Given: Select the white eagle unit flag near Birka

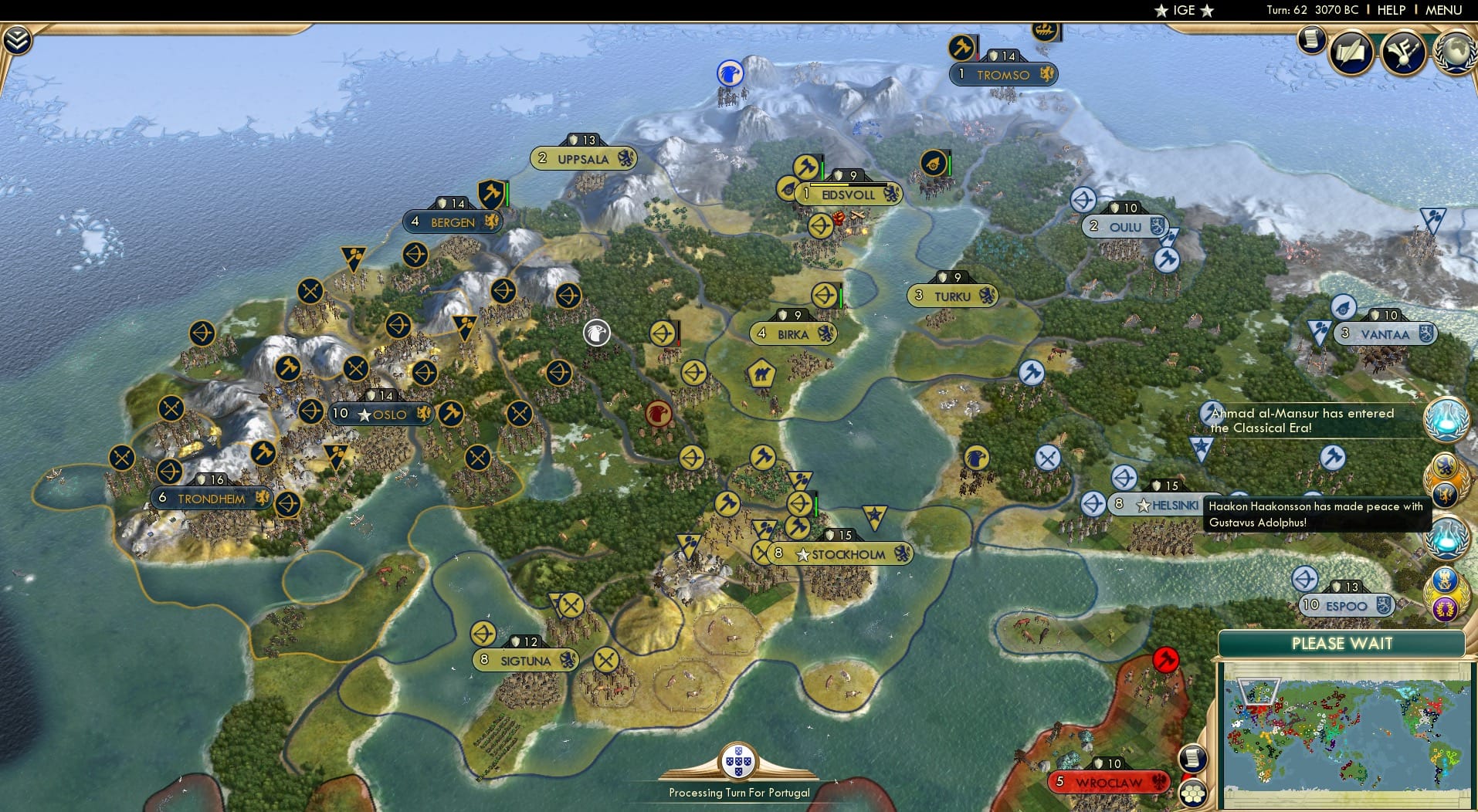Looking at the screenshot, I should tap(595, 333).
